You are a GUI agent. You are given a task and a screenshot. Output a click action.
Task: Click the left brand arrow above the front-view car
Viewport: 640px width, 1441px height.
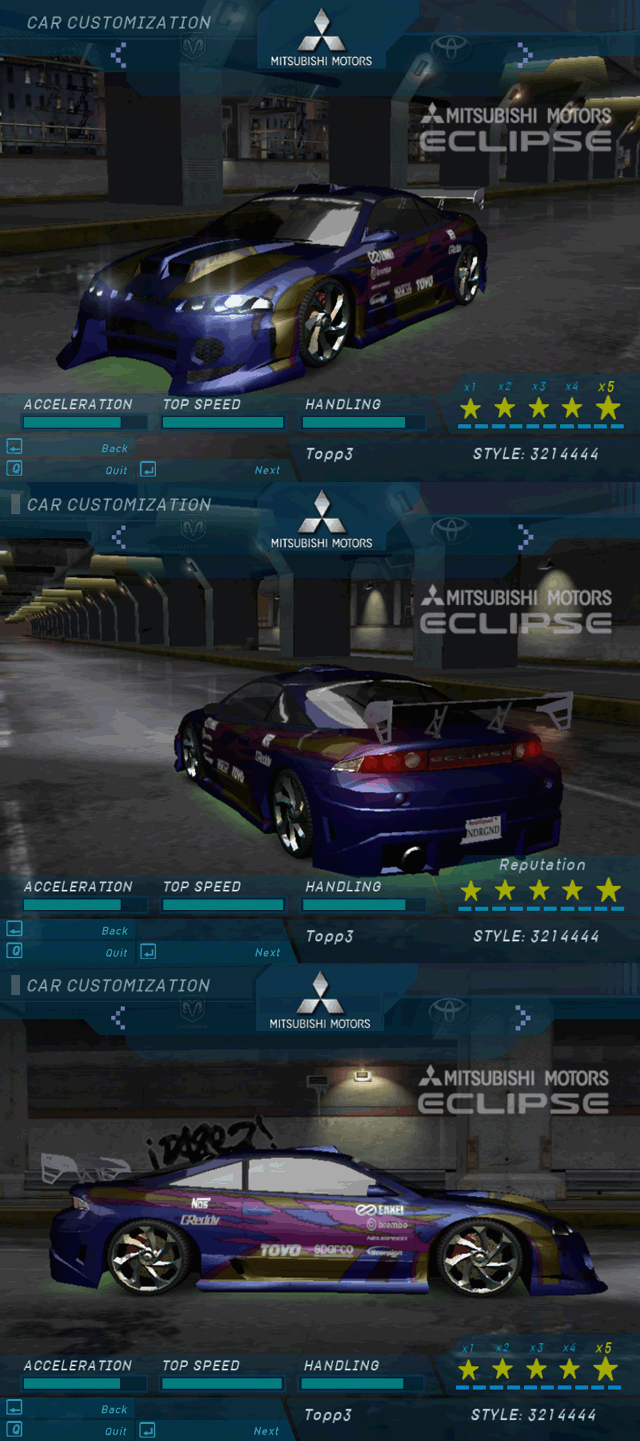119,54
